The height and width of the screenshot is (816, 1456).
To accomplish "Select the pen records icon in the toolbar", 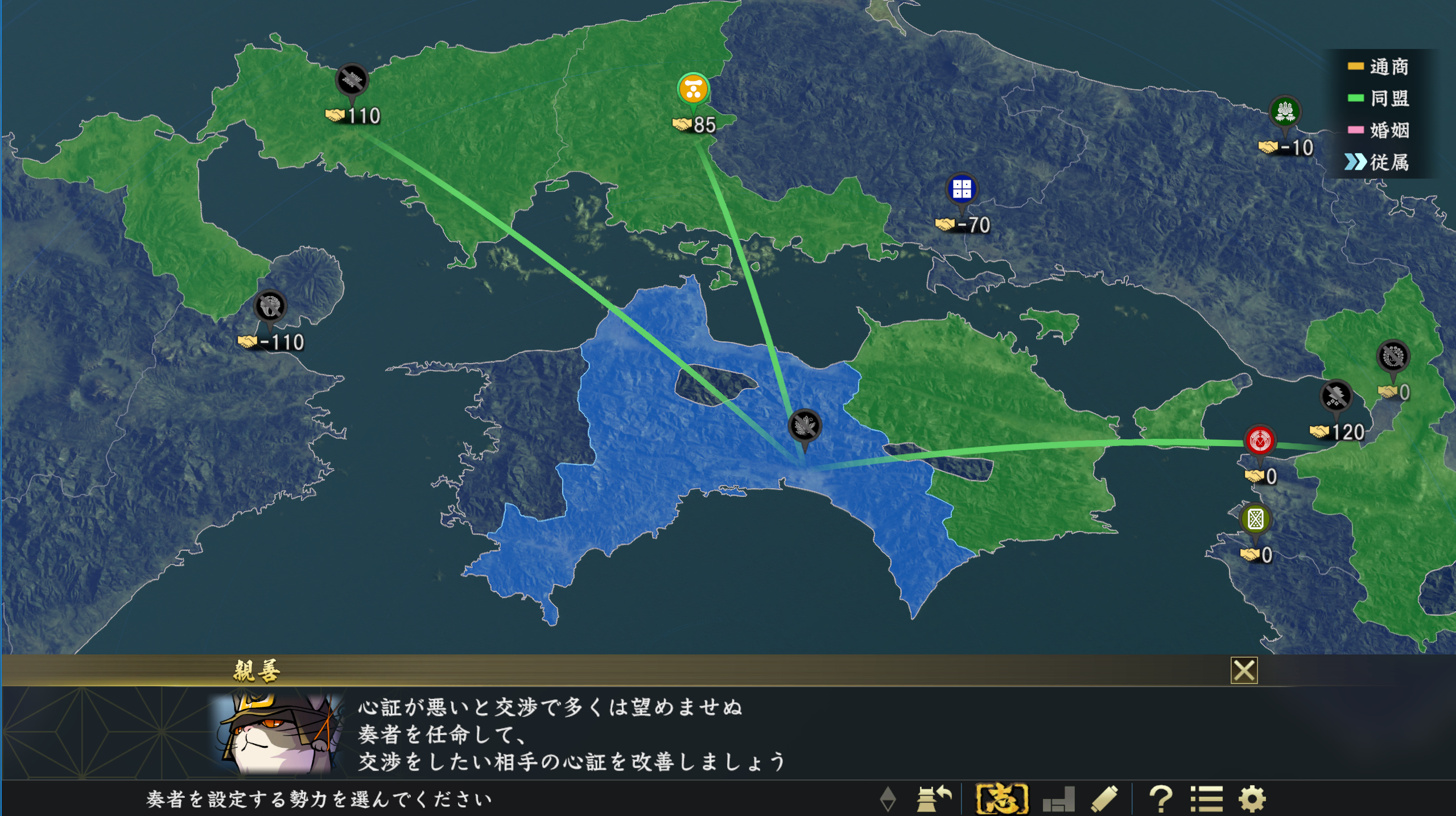I will (1105, 799).
